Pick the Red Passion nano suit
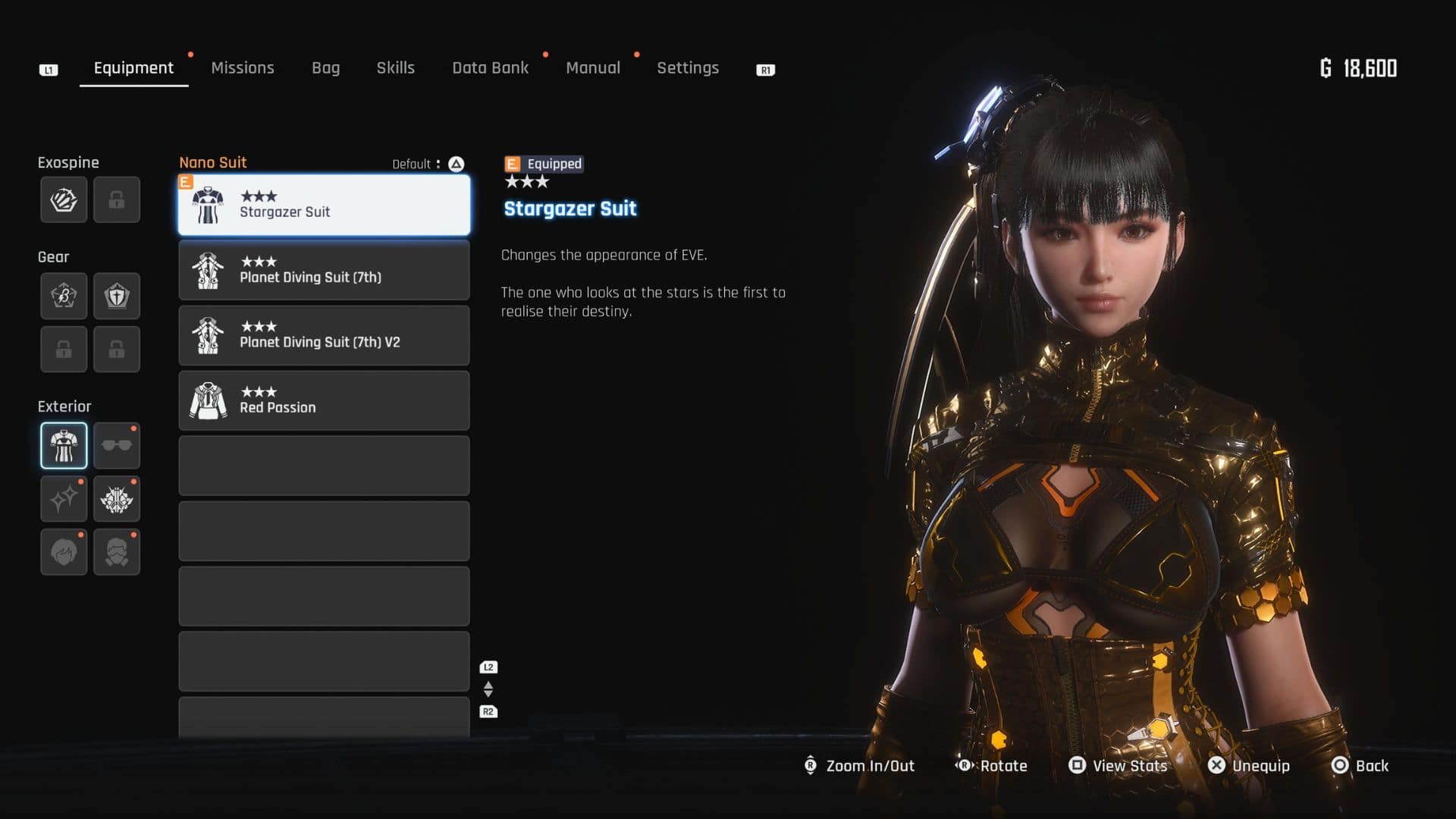1456x819 pixels. (324, 400)
